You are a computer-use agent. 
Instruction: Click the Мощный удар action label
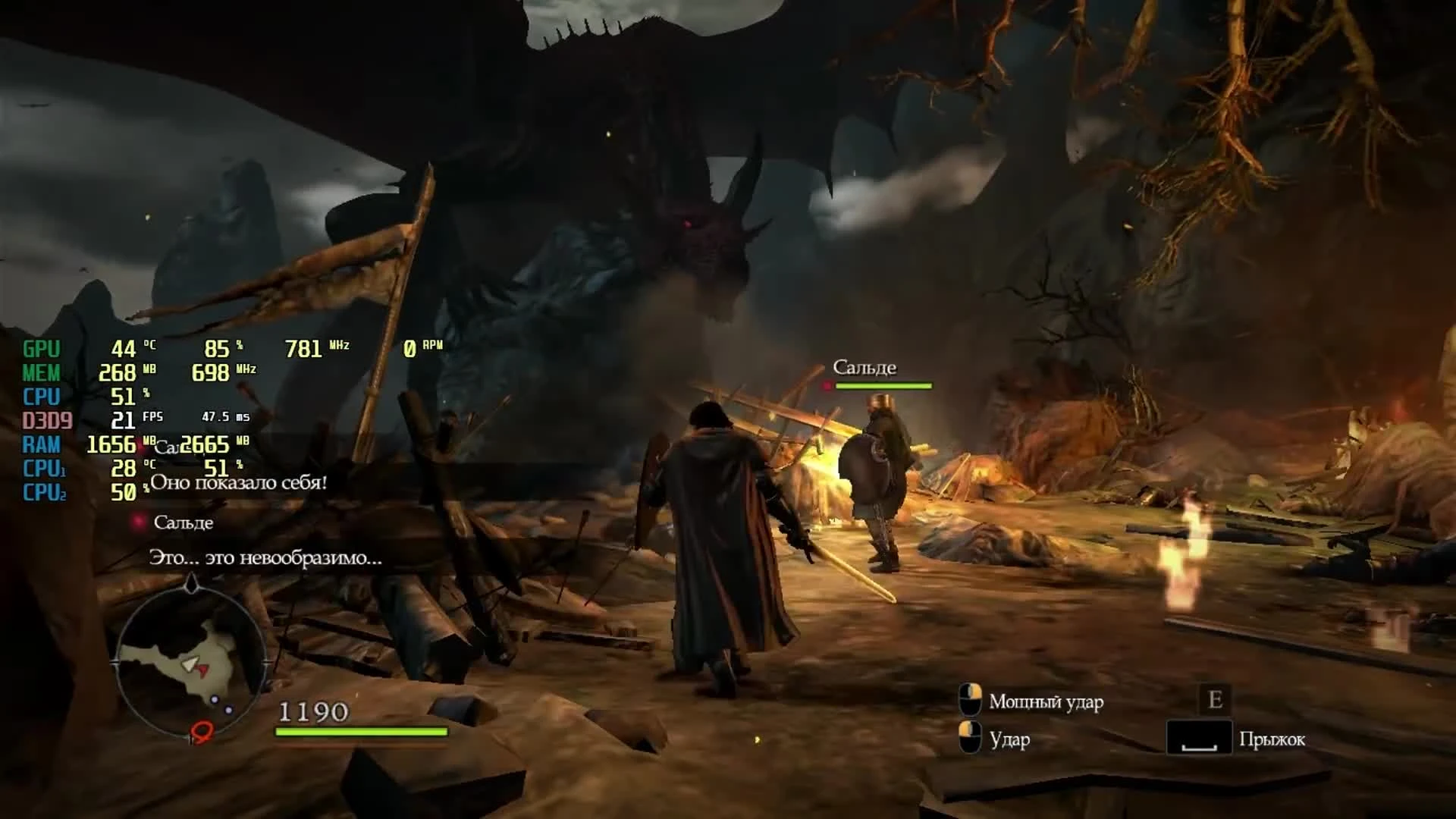click(1046, 701)
